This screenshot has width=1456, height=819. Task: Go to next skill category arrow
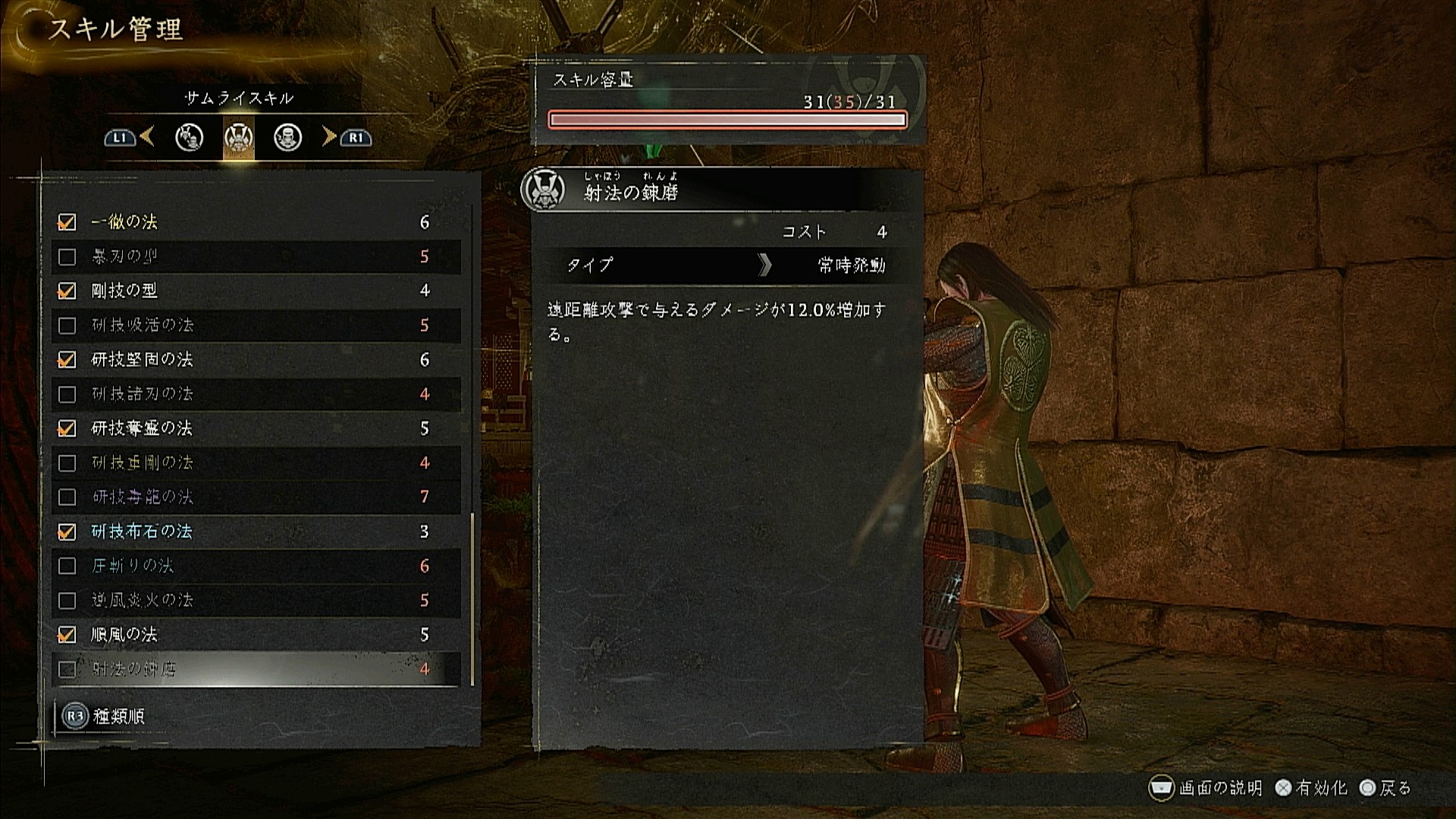329,136
